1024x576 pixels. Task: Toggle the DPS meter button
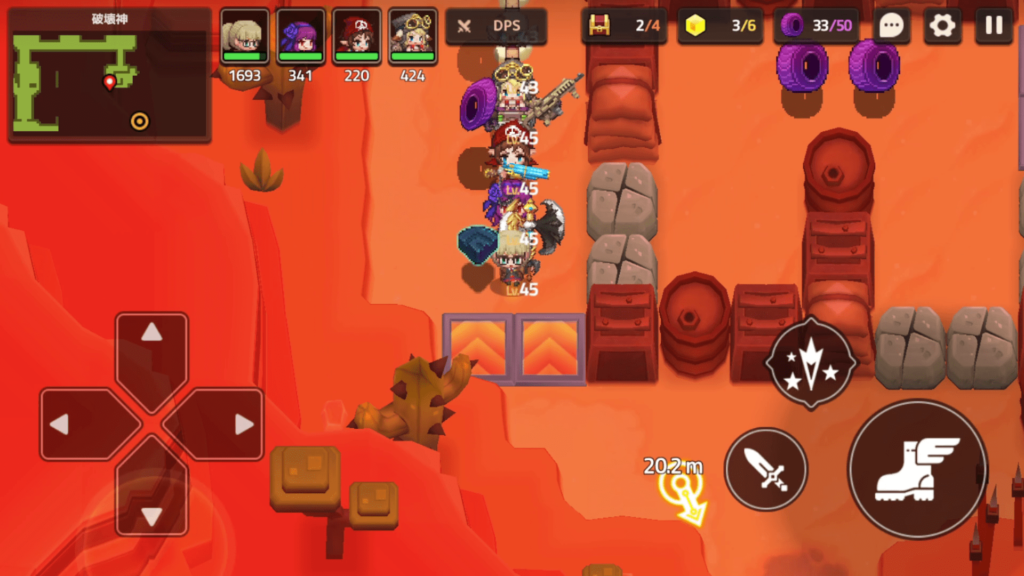(x=496, y=26)
